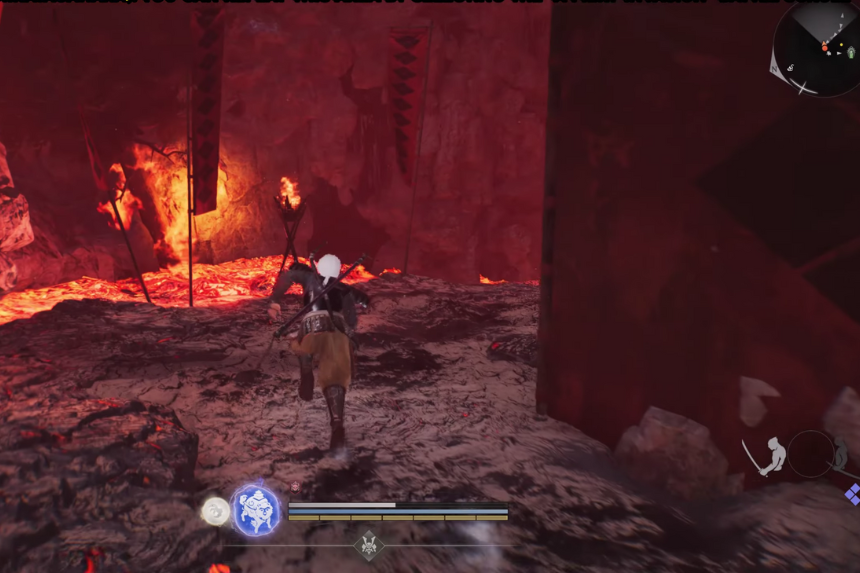860x573 pixels.
Task: Select the blue guardian spirit beast icon
Action: click(256, 510)
